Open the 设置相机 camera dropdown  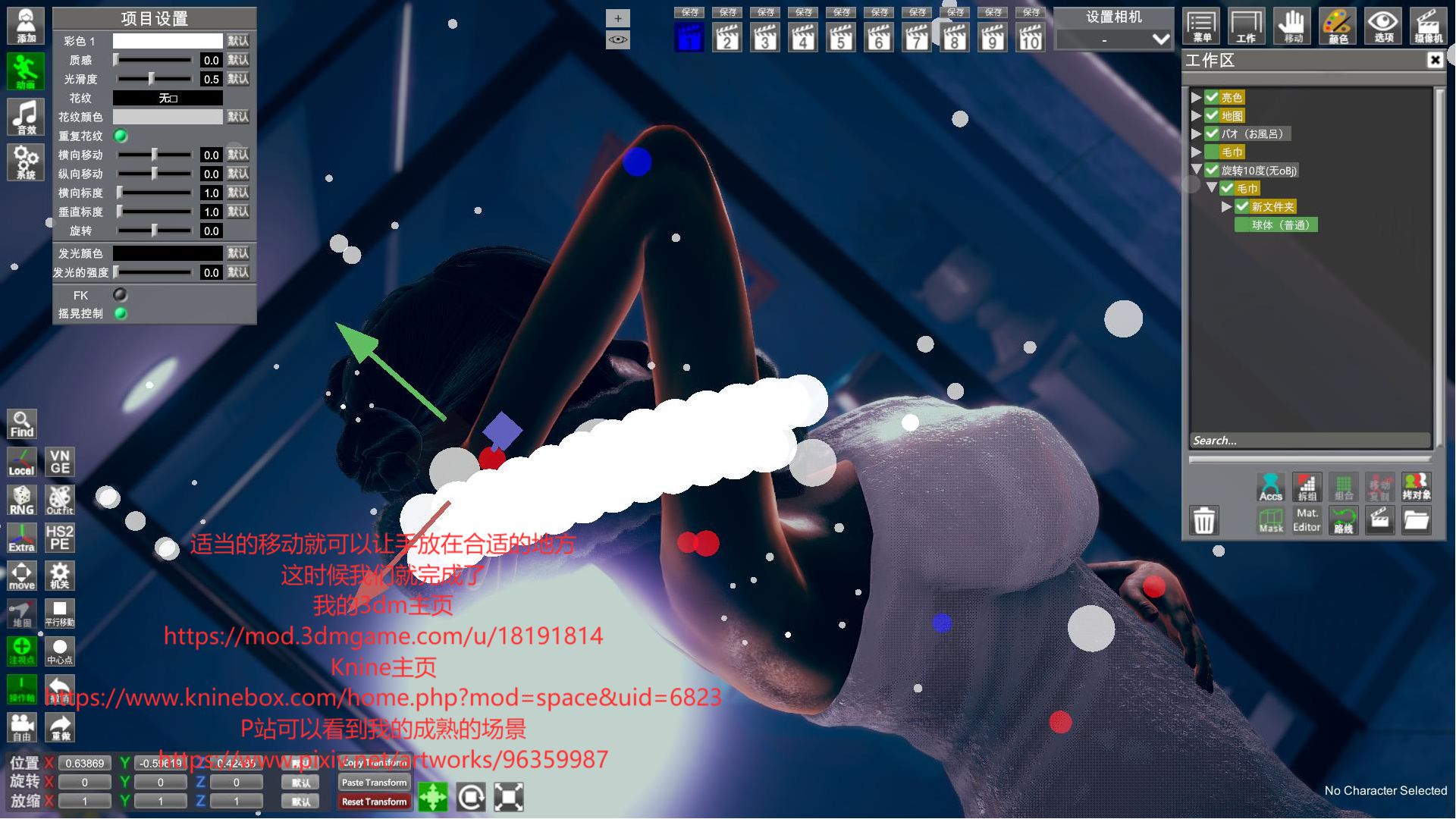click(x=1113, y=39)
